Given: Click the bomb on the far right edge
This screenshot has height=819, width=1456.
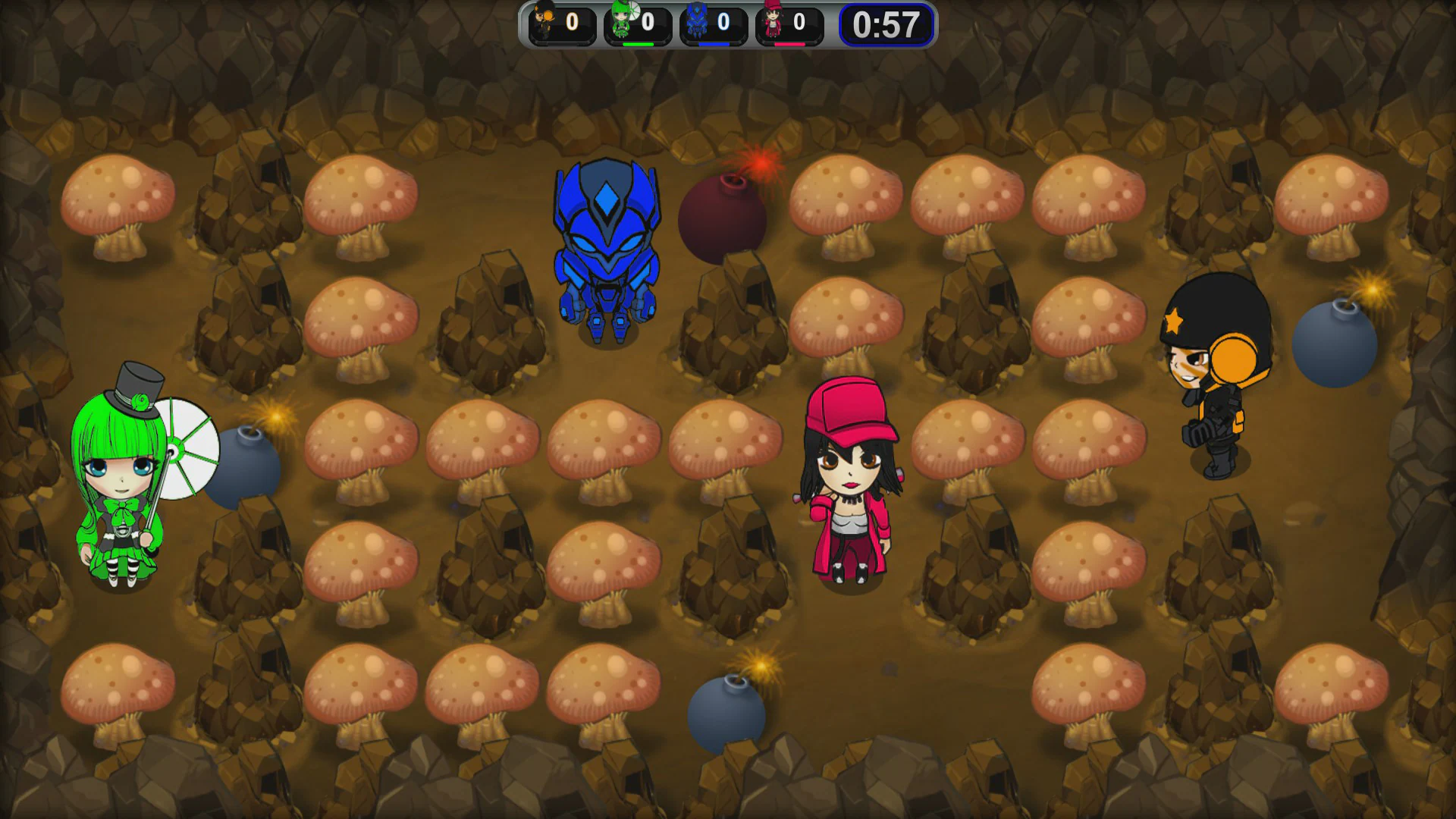Looking at the screenshot, I should coord(1335,347).
